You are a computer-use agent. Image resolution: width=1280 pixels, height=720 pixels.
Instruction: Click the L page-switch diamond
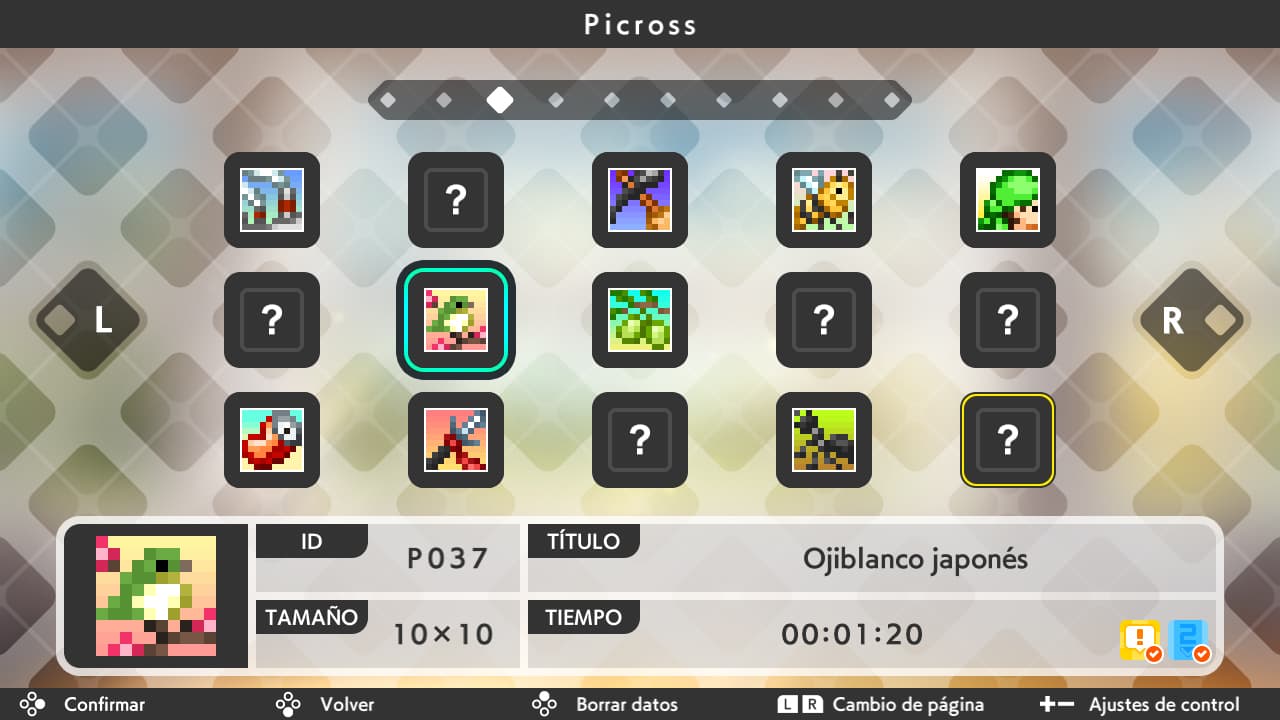pos(86,322)
